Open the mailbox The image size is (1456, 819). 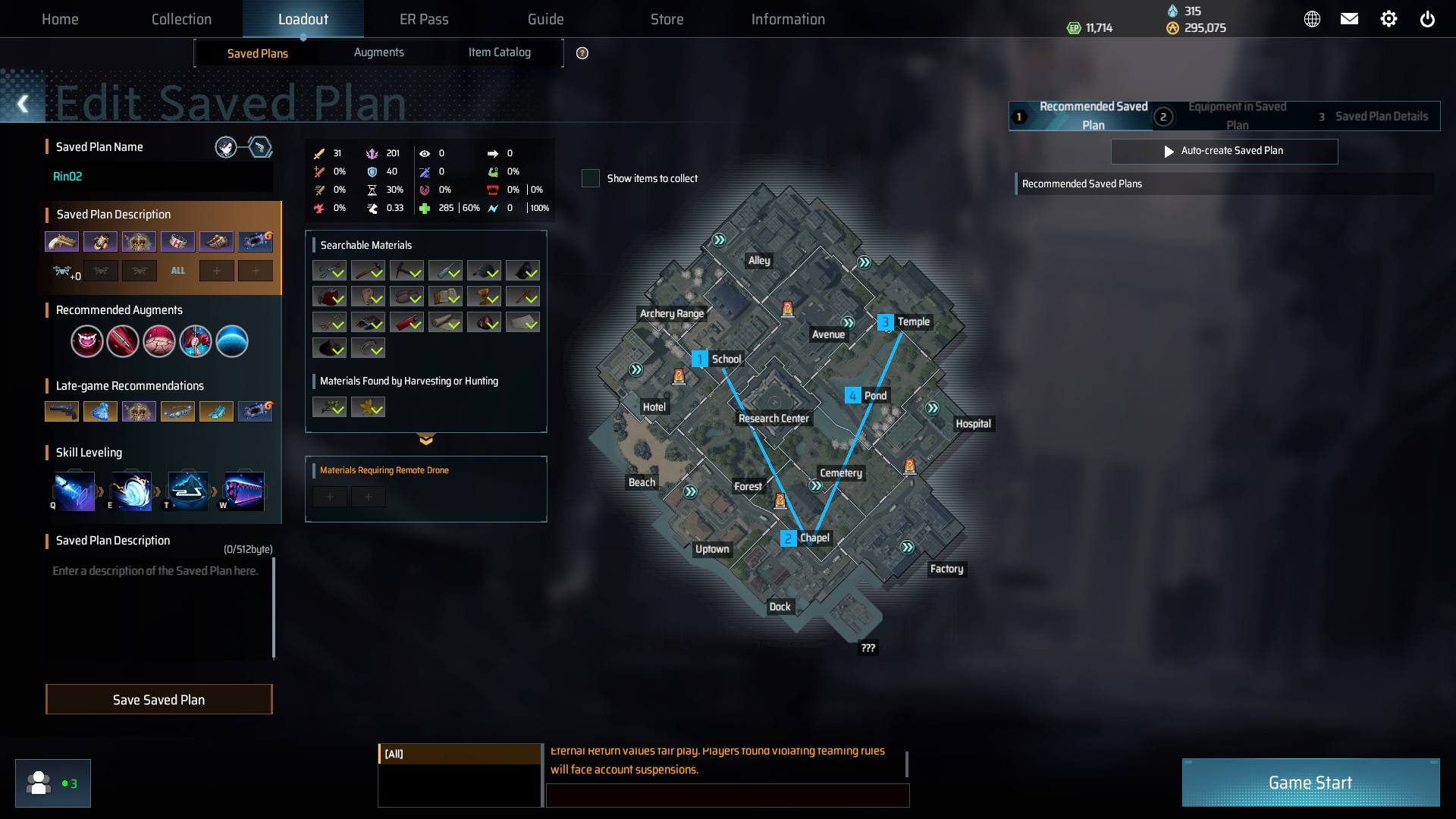(x=1349, y=19)
